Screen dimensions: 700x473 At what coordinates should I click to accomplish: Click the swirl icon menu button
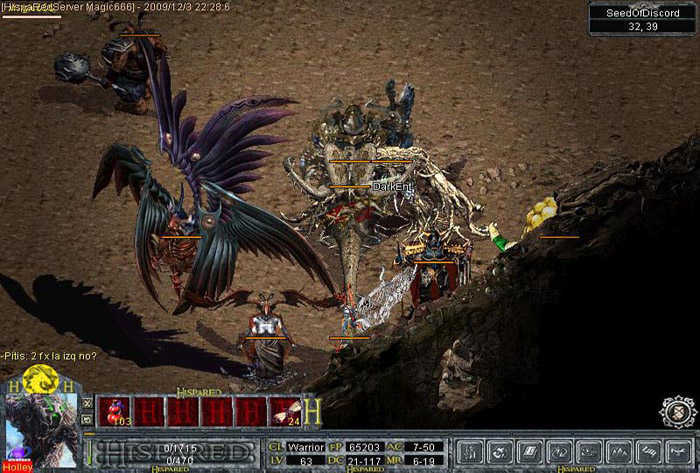[x=501, y=451]
